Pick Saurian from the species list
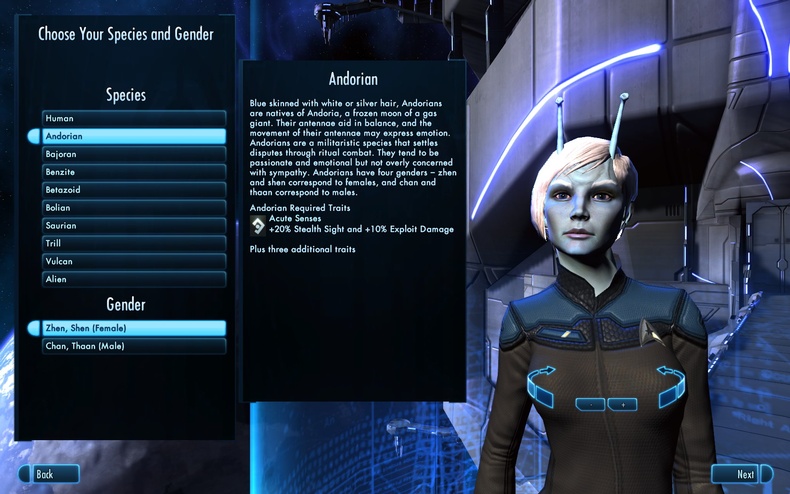The width and height of the screenshot is (790, 494). tap(133, 226)
